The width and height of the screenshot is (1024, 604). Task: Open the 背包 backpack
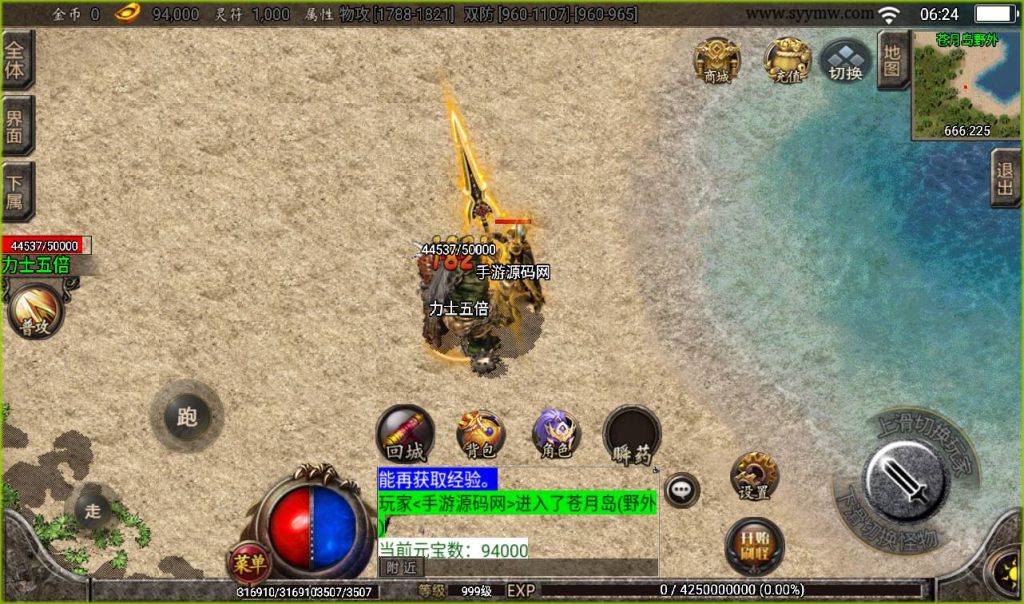(x=481, y=434)
